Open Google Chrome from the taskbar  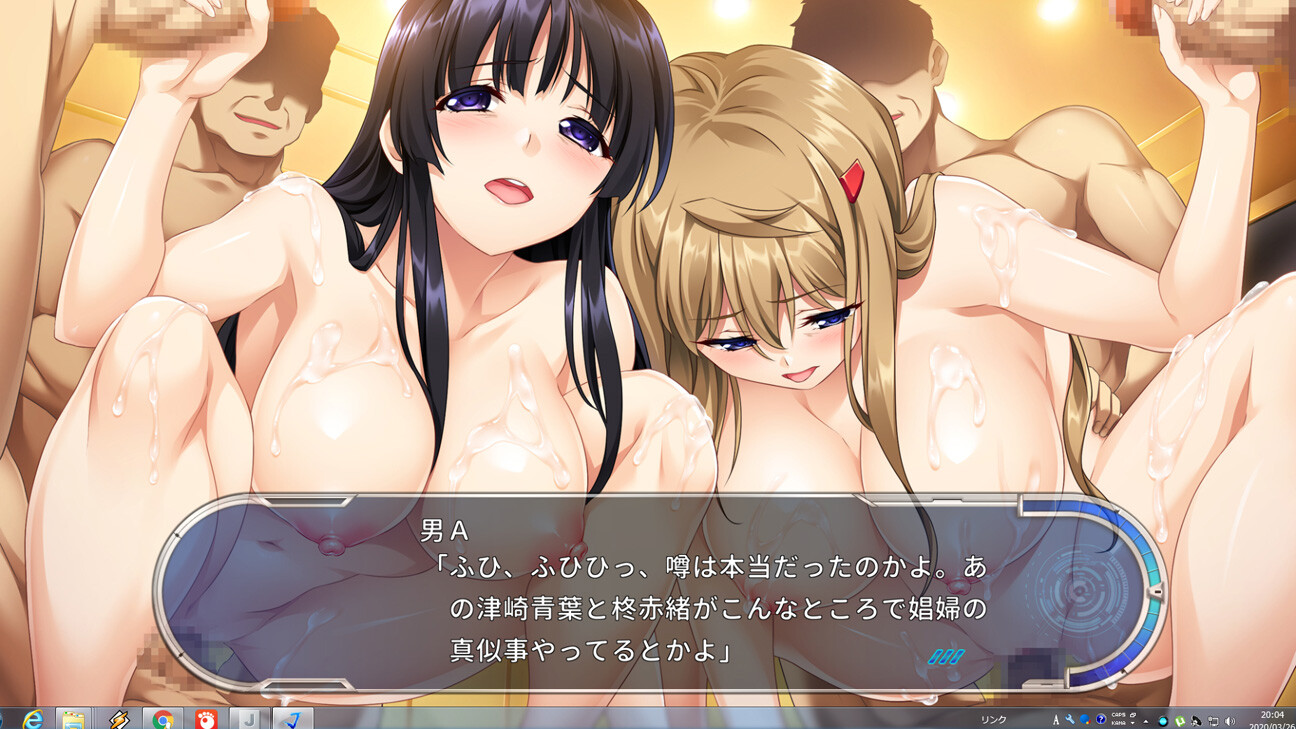(x=162, y=719)
